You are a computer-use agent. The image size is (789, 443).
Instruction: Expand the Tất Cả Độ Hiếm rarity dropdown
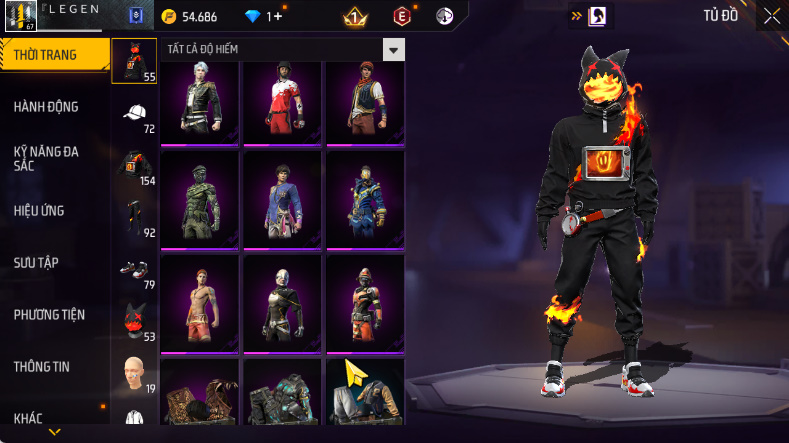click(x=394, y=49)
